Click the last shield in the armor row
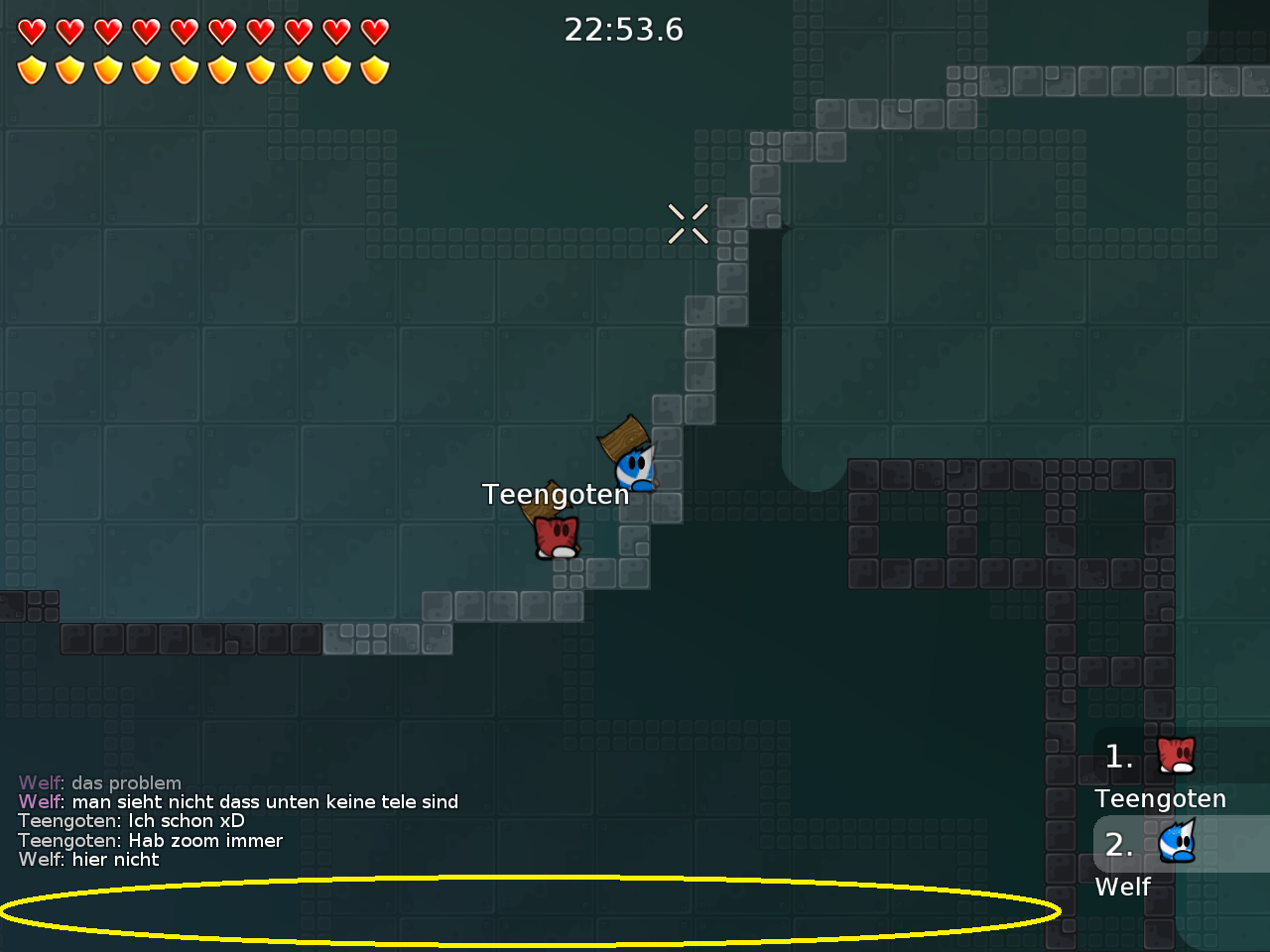 coord(373,69)
